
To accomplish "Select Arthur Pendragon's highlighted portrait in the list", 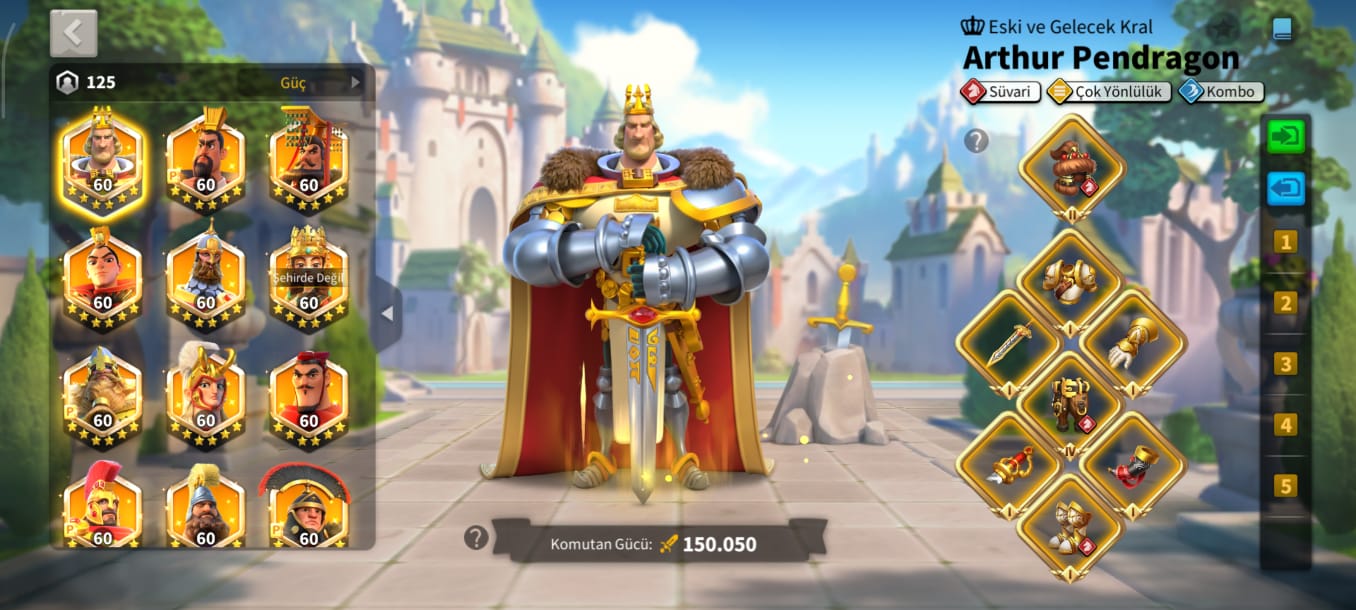I will [102, 160].
